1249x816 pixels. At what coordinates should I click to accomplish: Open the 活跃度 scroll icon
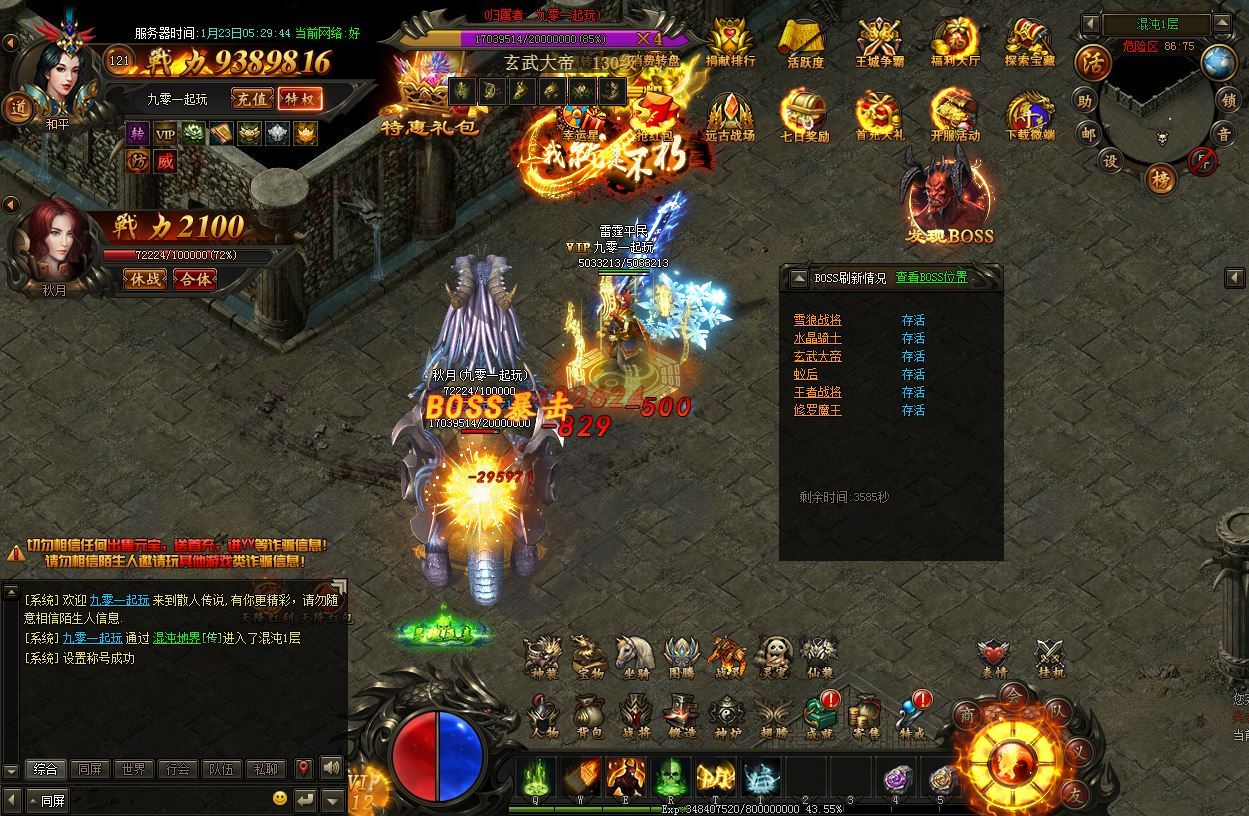click(805, 43)
